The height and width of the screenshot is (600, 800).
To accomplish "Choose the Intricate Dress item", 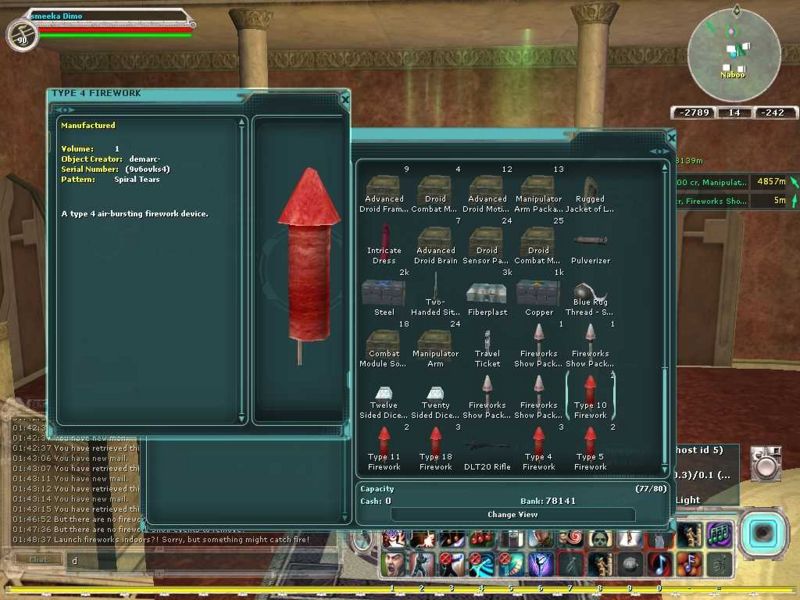I will click(x=384, y=243).
